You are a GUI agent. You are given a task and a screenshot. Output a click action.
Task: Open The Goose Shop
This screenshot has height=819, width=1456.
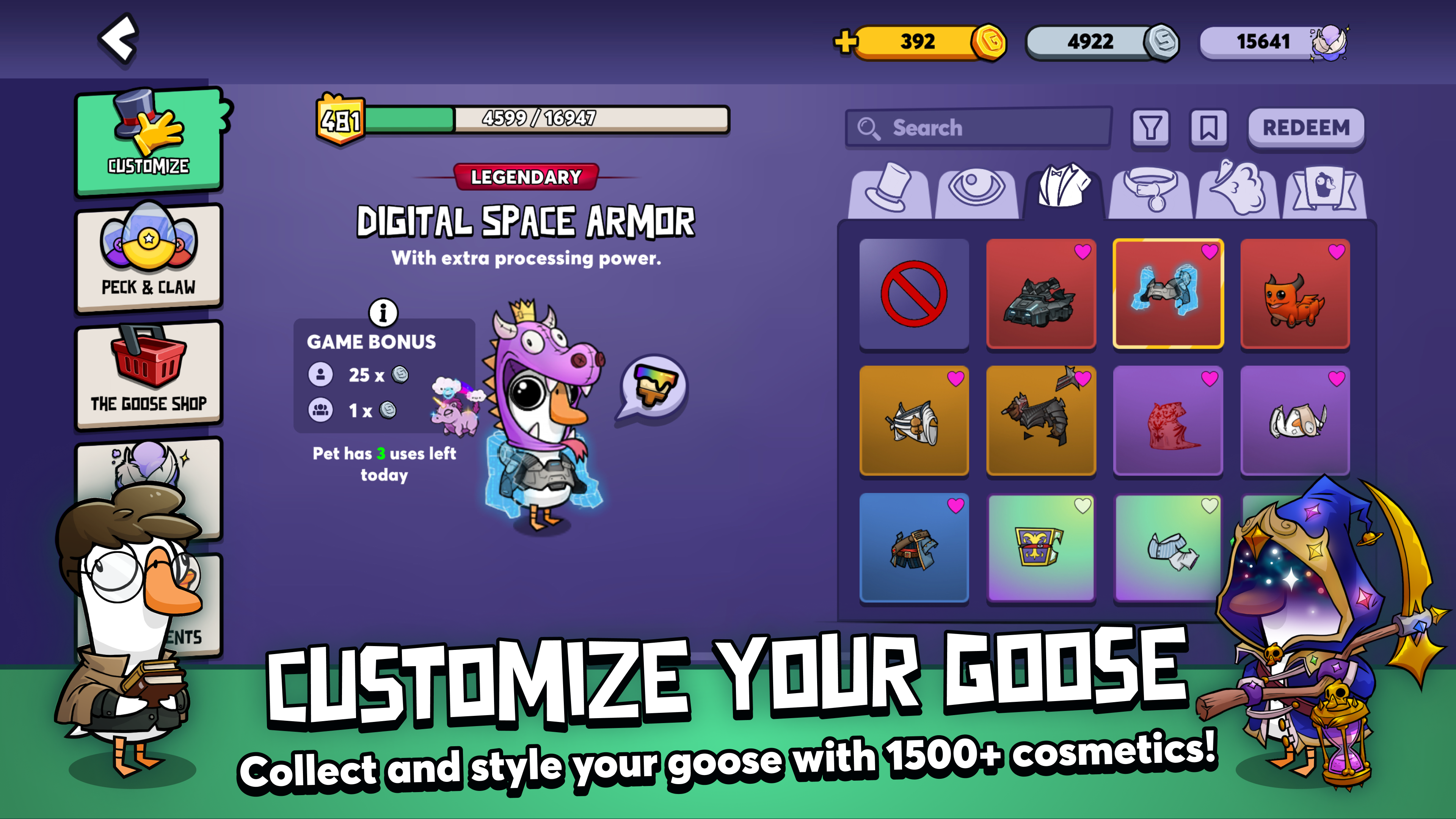[148, 375]
